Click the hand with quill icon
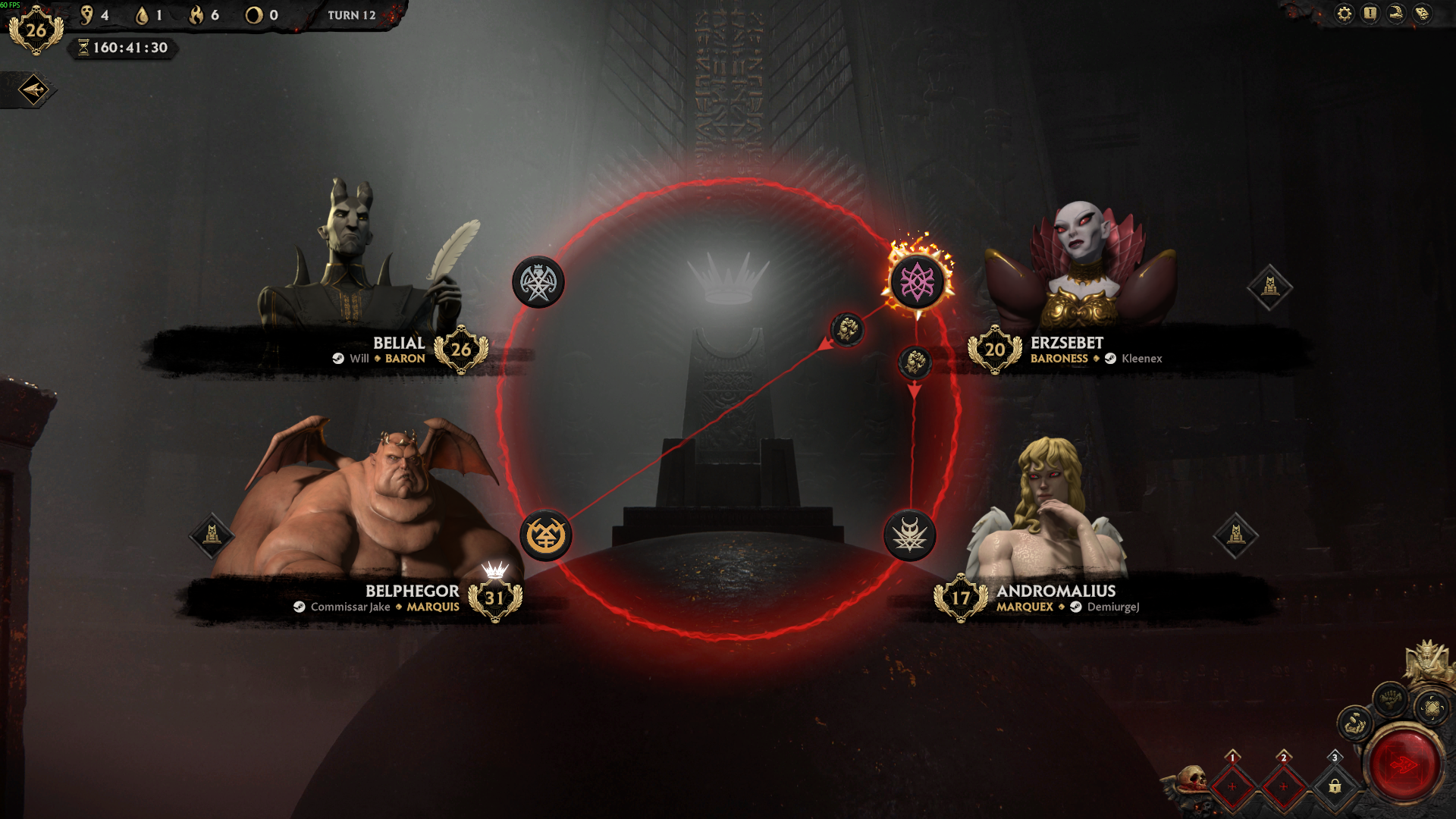The height and width of the screenshot is (819, 1456). [1396, 14]
